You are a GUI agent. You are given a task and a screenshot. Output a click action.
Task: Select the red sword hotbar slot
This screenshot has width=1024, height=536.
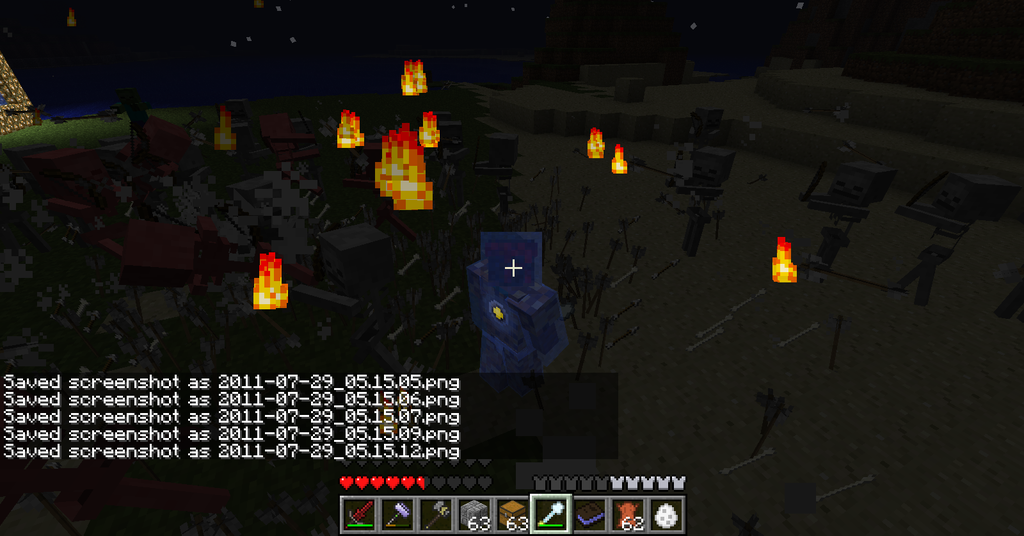(360, 515)
